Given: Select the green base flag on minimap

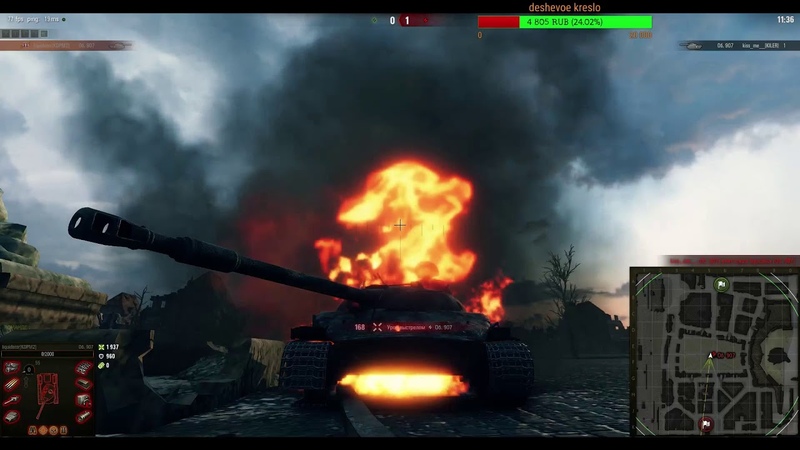Looking at the screenshot, I should point(722,285).
